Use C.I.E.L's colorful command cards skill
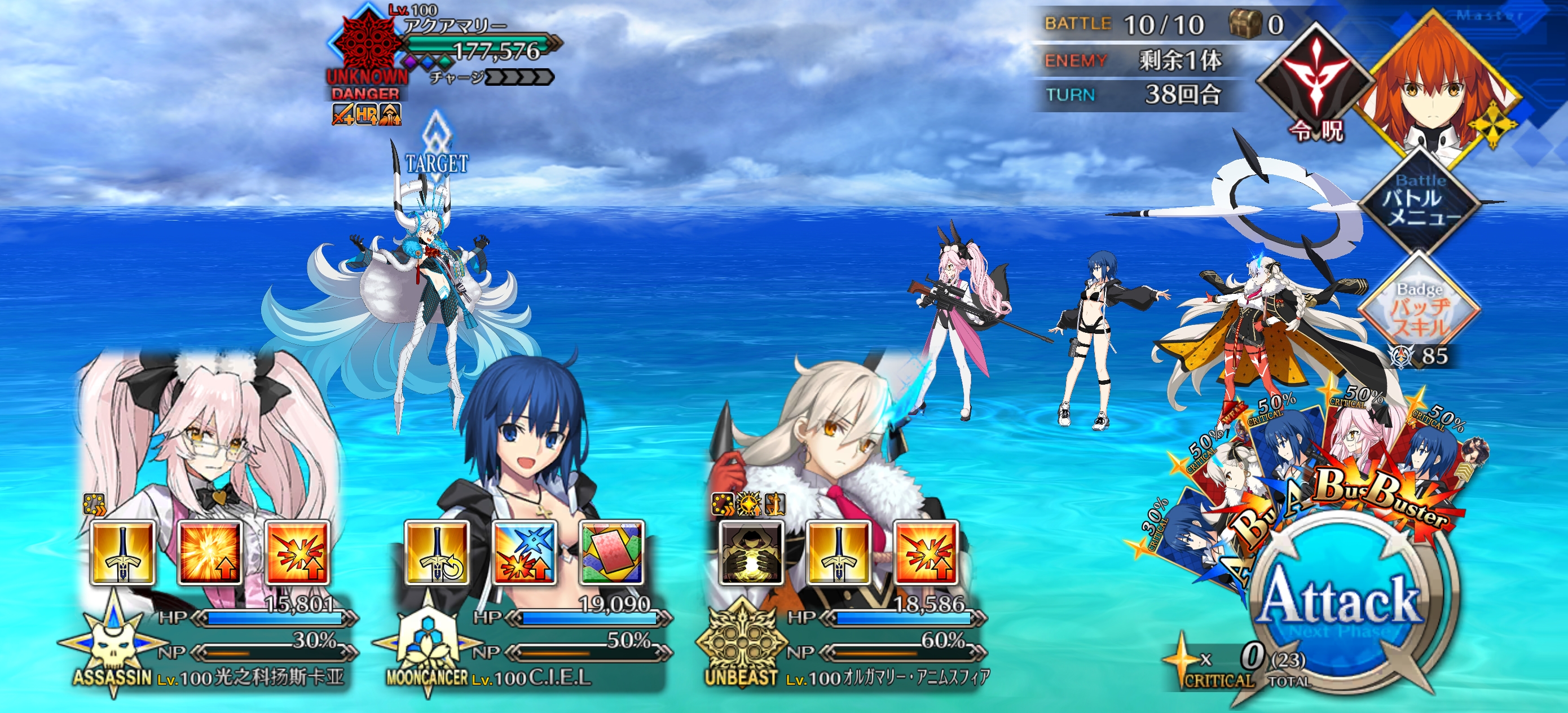Viewport: 1568px width, 713px height. click(612, 553)
